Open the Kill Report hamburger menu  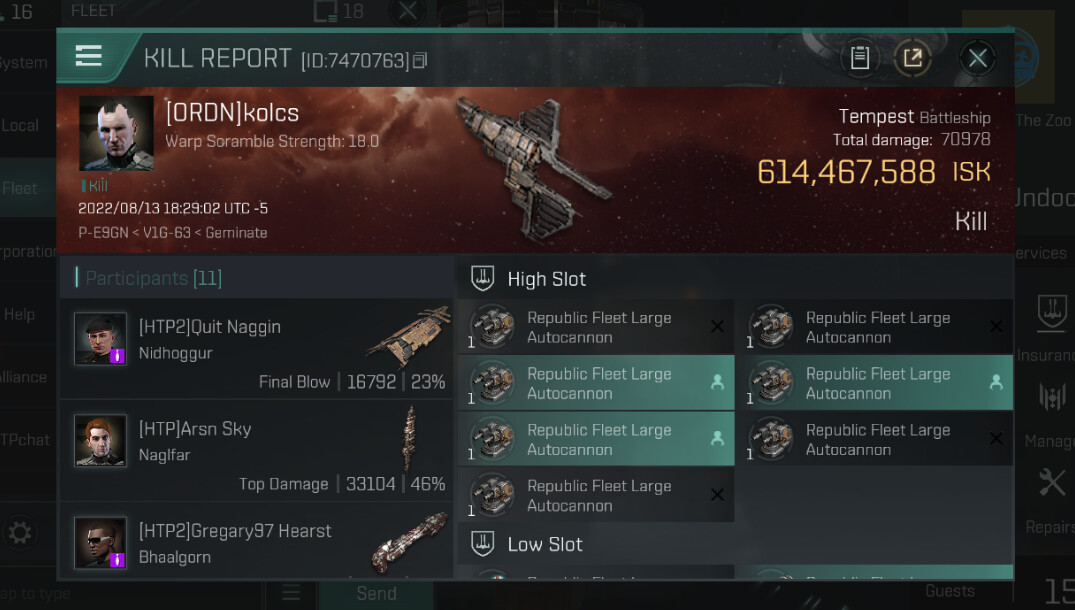pyautogui.click(x=89, y=56)
